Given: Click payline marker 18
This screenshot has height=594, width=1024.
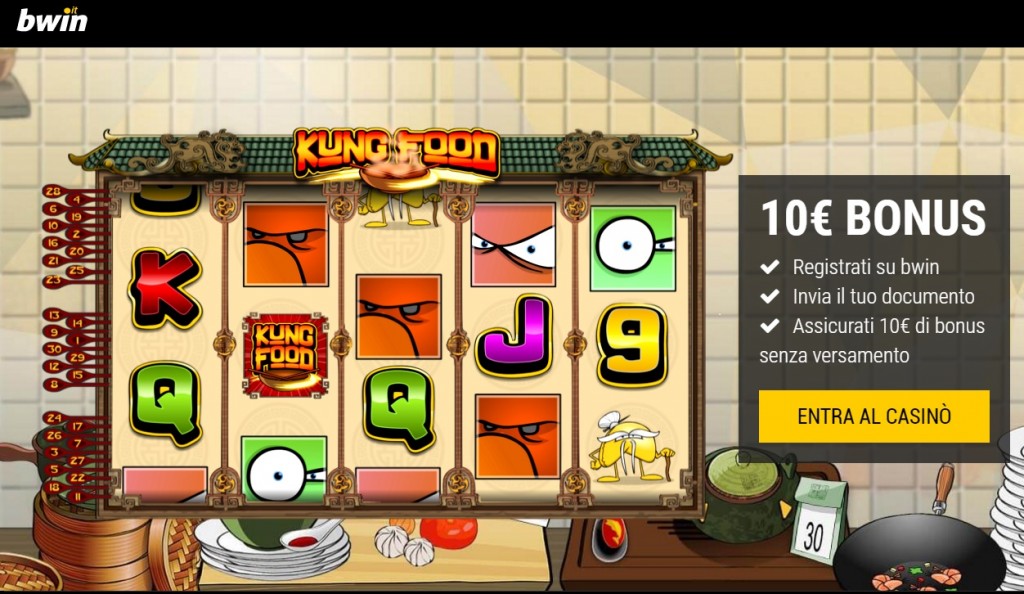Looking at the screenshot, I should coord(52,486).
